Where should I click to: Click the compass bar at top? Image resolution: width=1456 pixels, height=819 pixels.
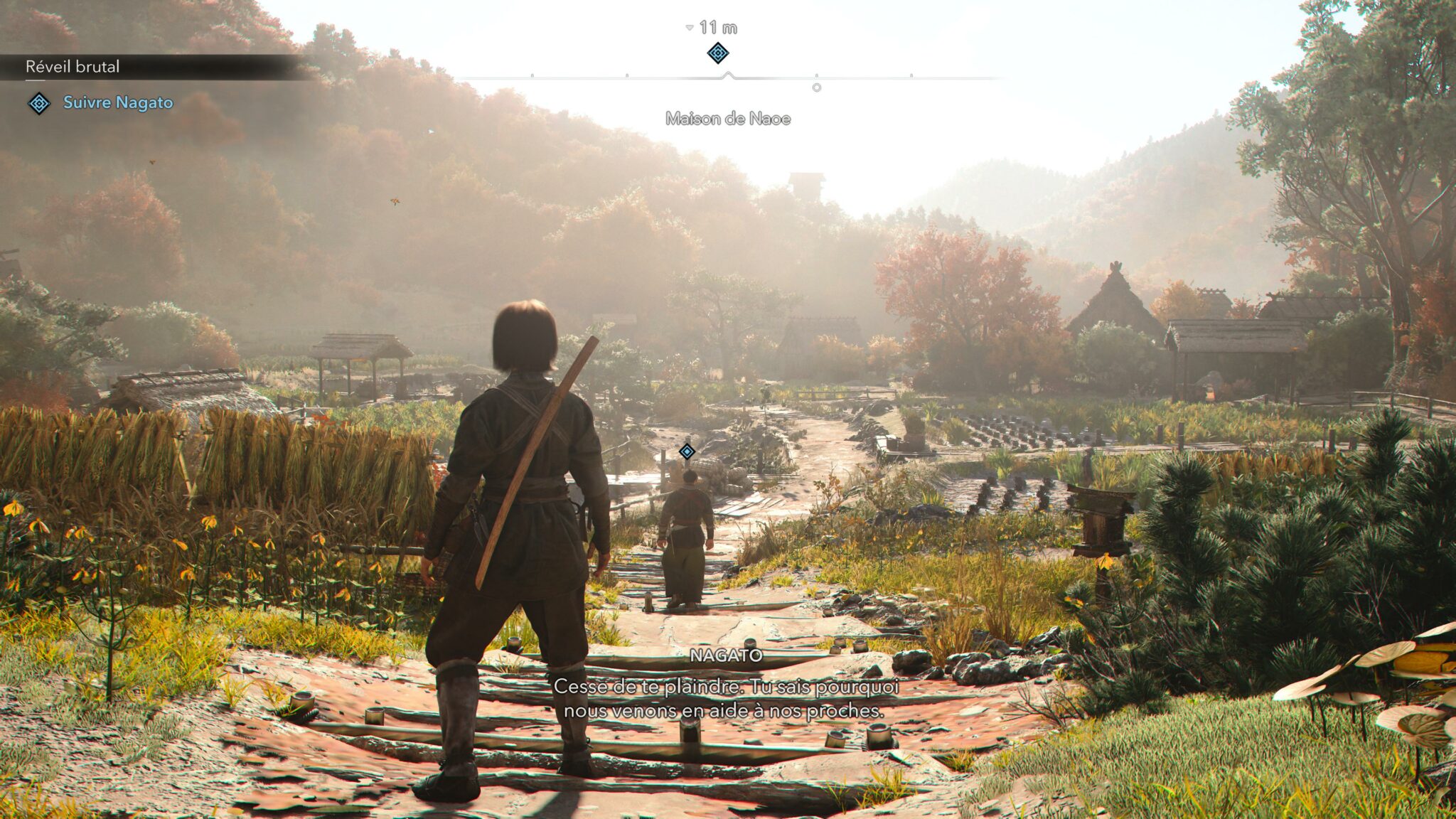tap(727, 77)
